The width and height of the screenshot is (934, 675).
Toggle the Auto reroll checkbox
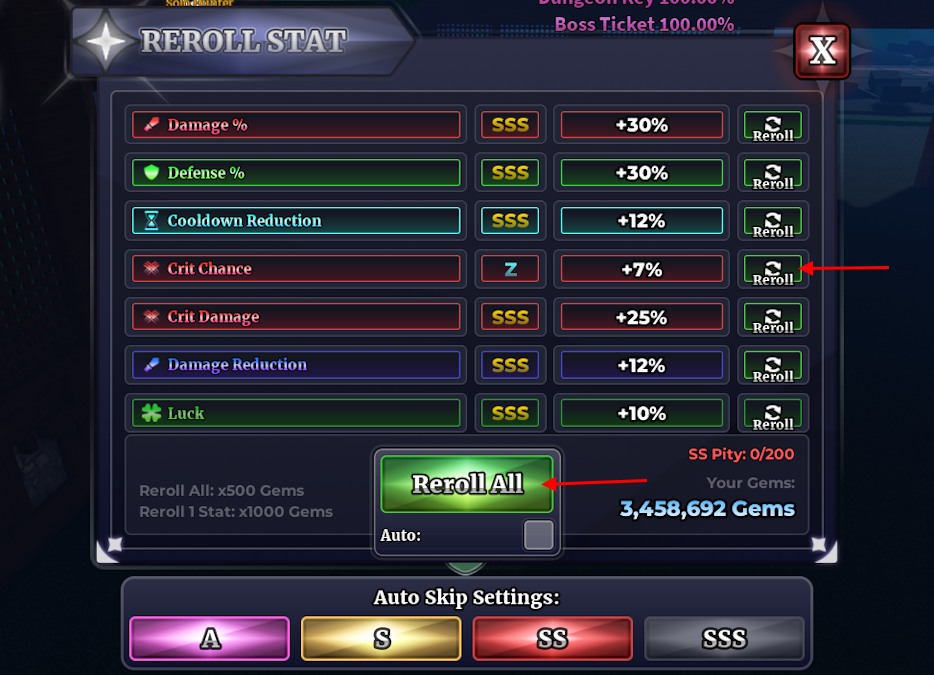[x=538, y=535]
